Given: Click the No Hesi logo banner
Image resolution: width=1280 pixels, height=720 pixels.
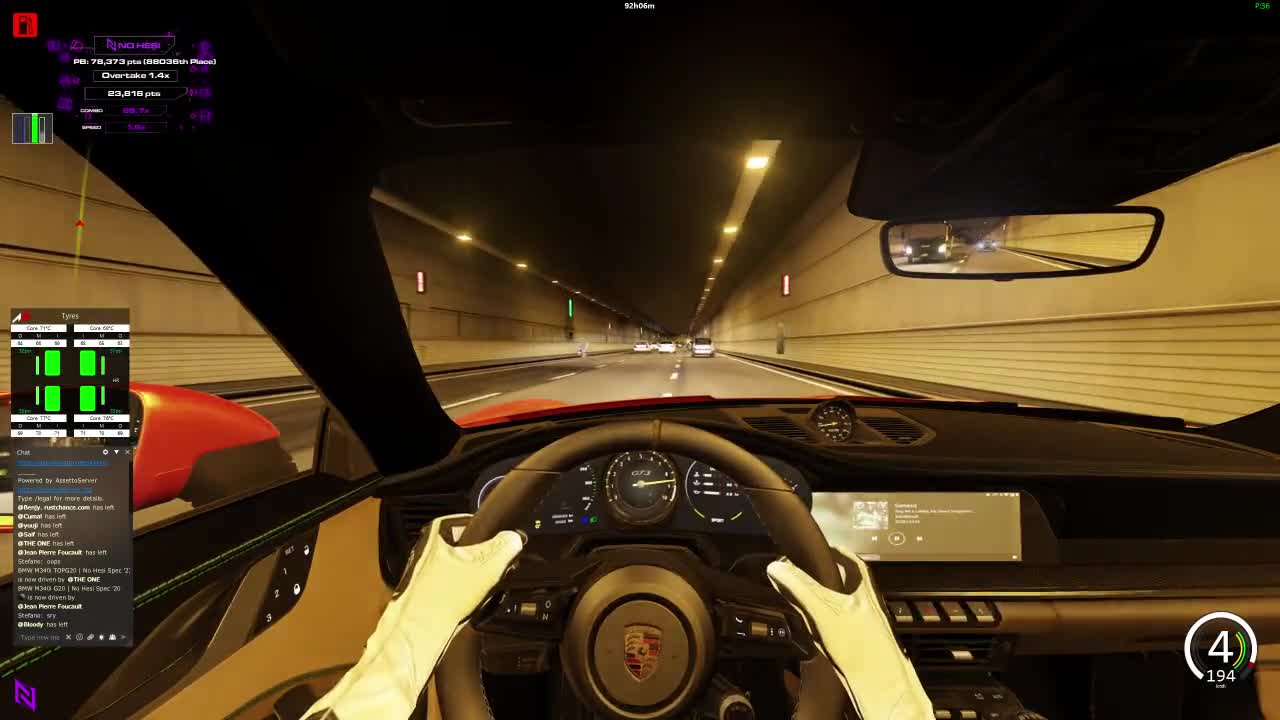Looking at the screenshot, I should point(134,45).
